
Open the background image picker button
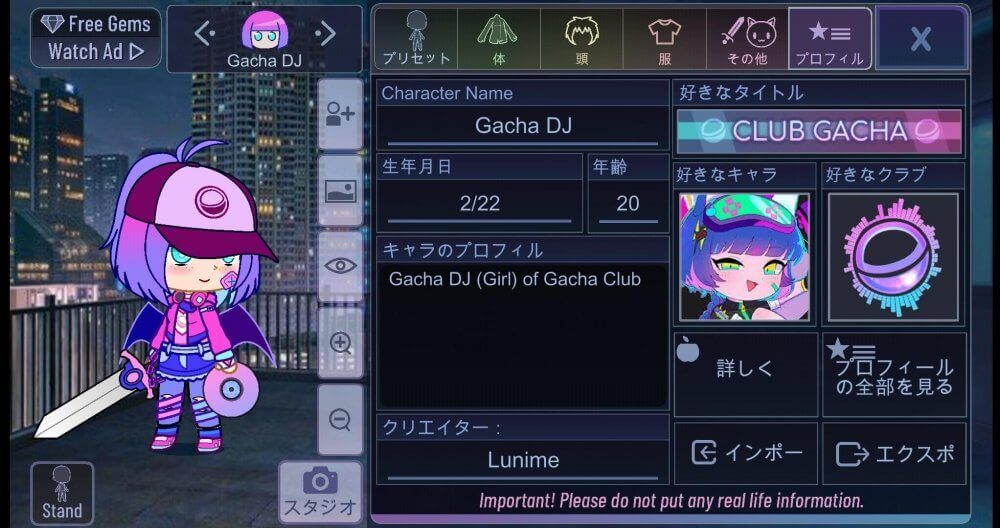pyautogui.click(x=340, y=190)
